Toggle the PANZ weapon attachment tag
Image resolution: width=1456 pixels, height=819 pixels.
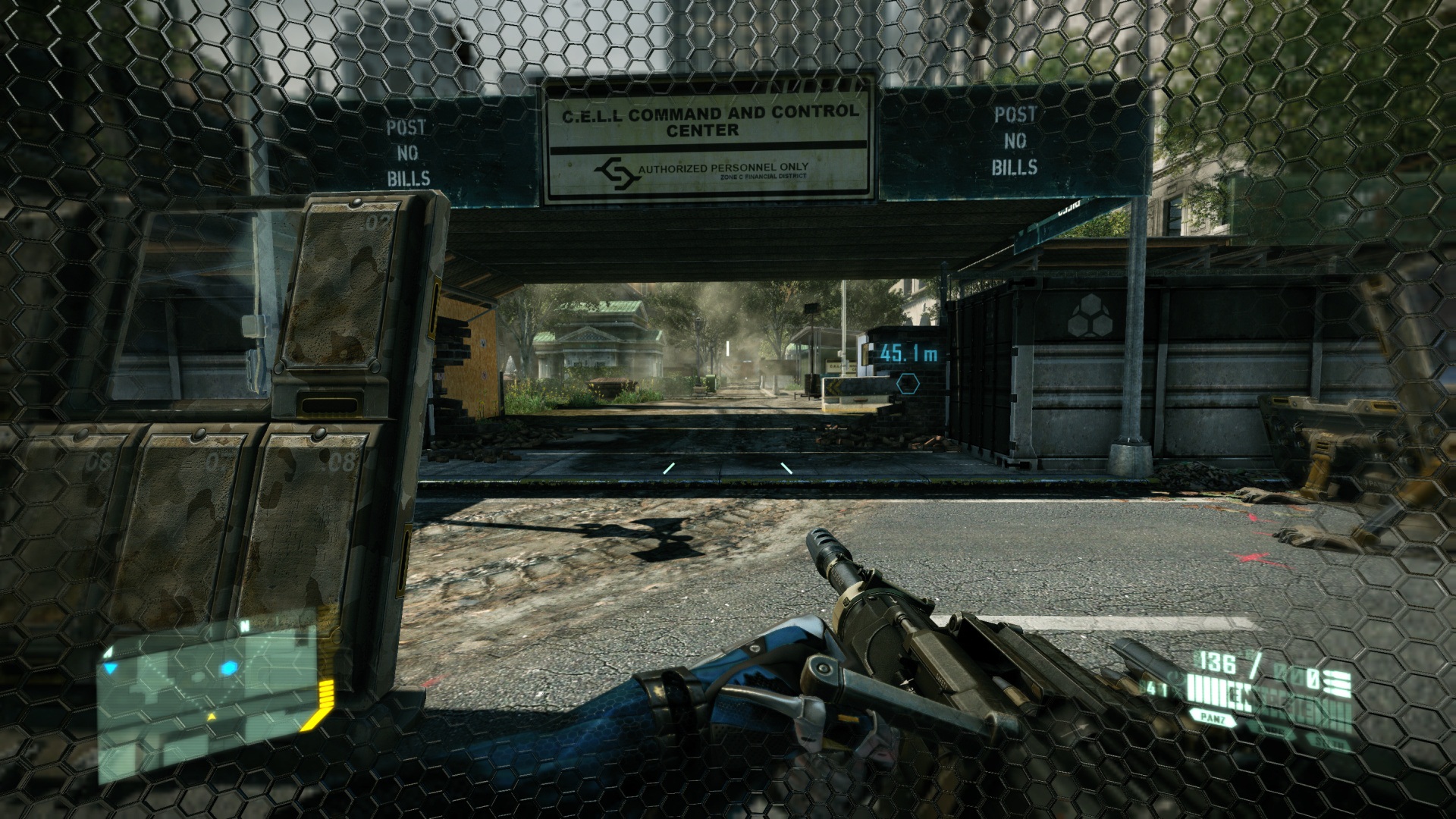click(x=1213, y=718)
